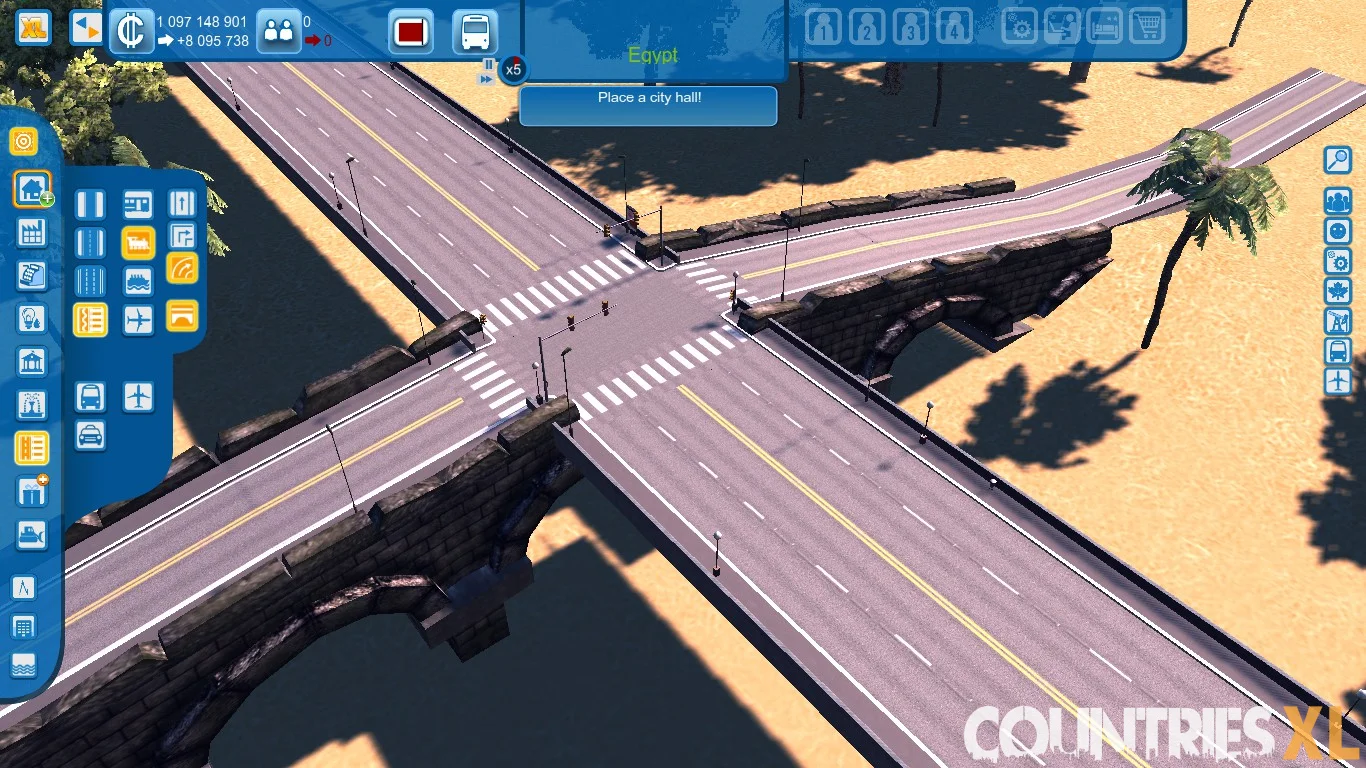Image resolution: width=1366 pixels, height=768 pixels.
Task: Choose the train railway build option
Action: click(138, 243)
